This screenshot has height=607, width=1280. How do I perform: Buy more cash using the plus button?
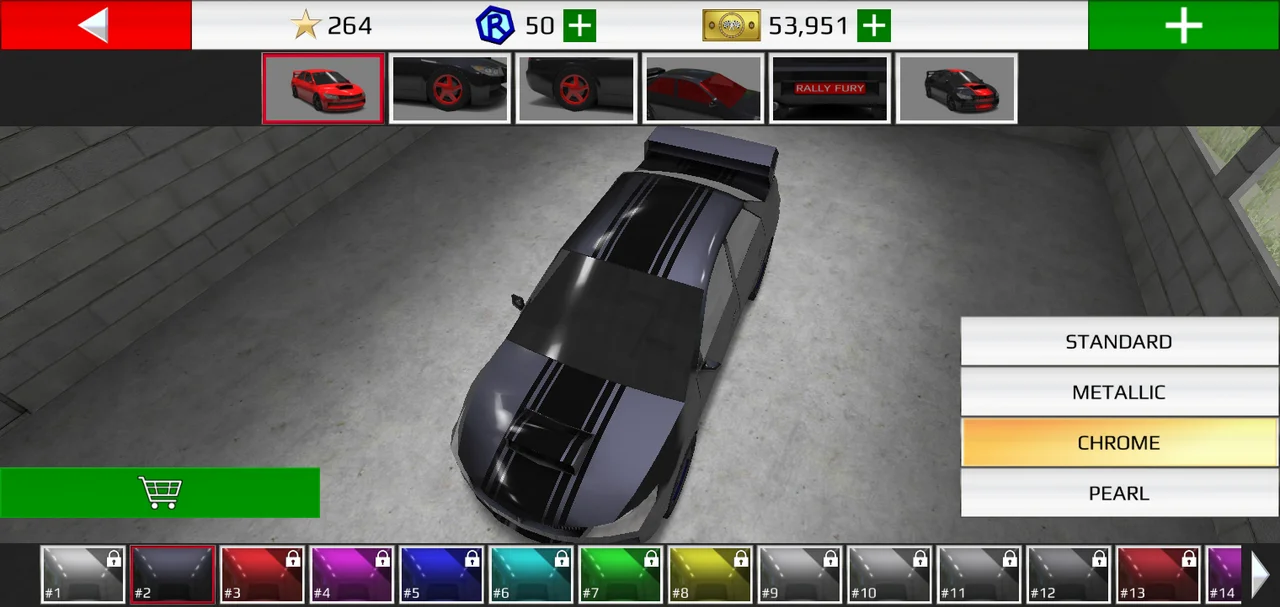(874, 26)
